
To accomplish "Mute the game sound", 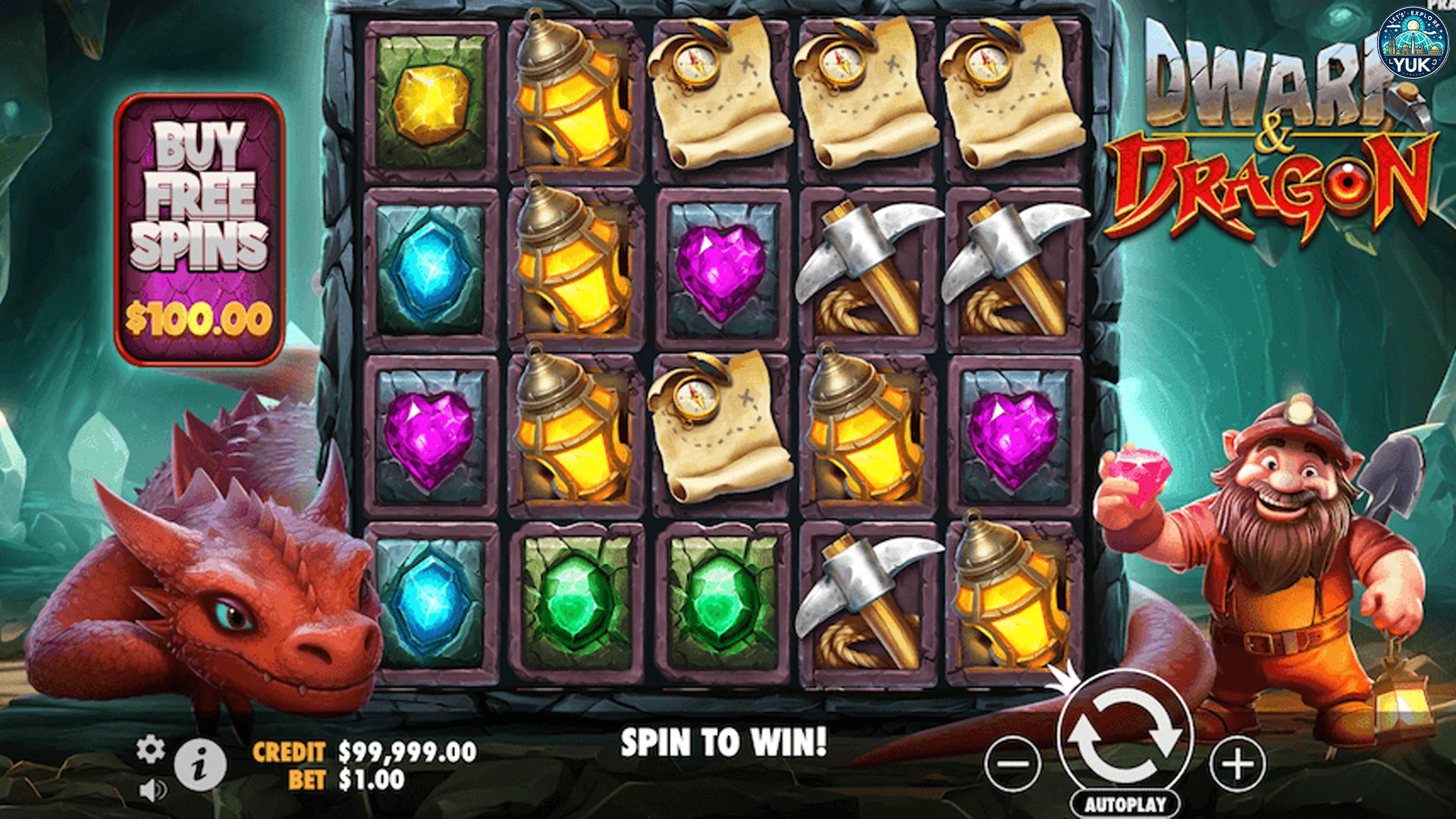I will pyautogui.click(x=154, y=789).
